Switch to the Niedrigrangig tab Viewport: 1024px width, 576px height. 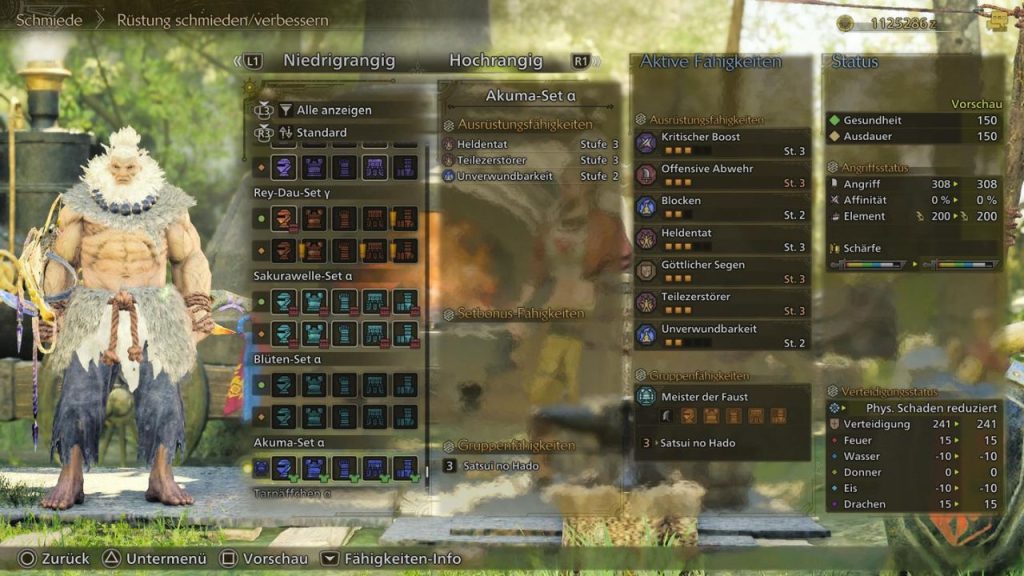pos(339,61)
